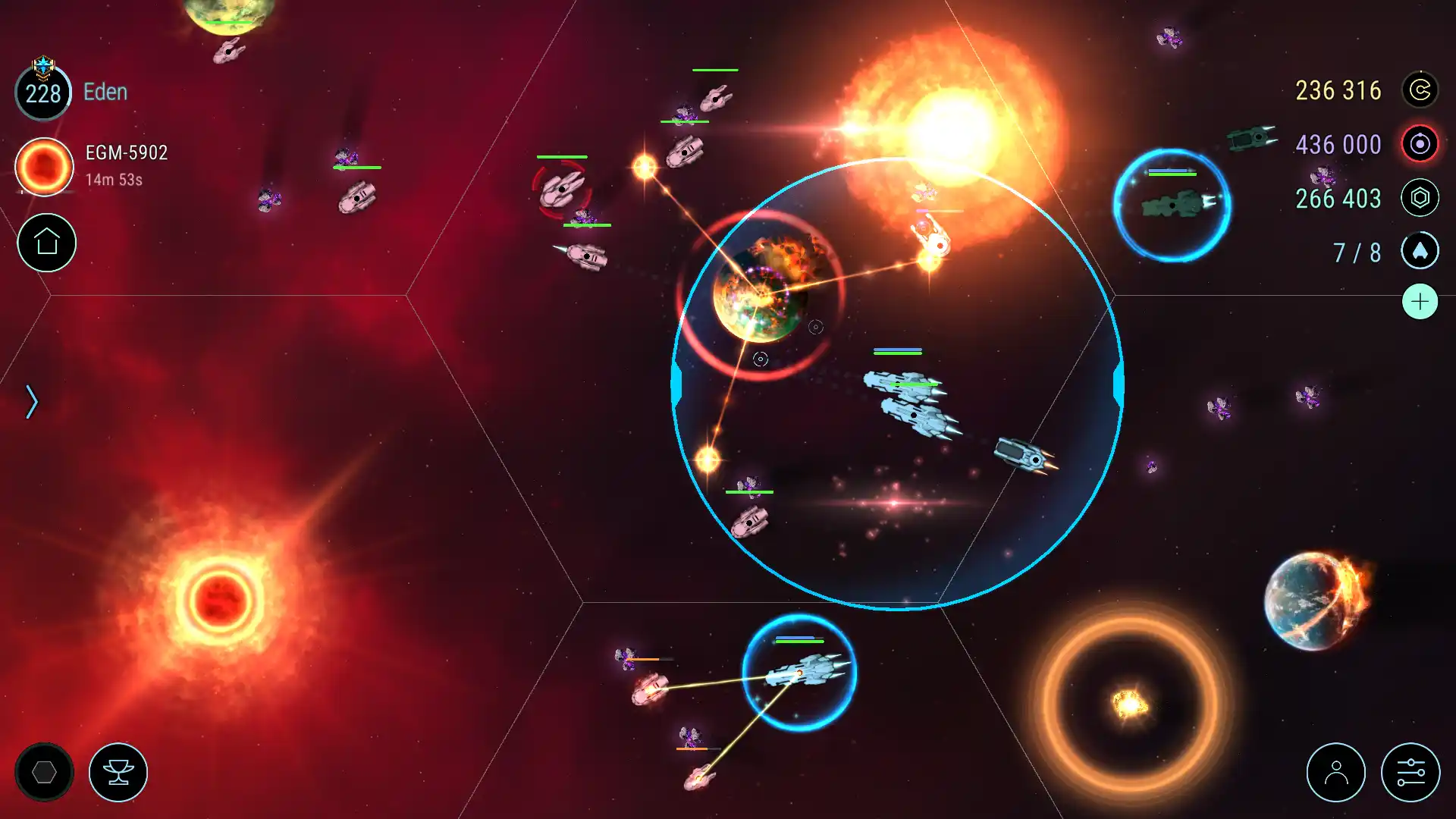The height and width of the screenshot is (819, 1456).
Task: Open the Crystal resource hexagon icon
Action: pos(1421,197)
